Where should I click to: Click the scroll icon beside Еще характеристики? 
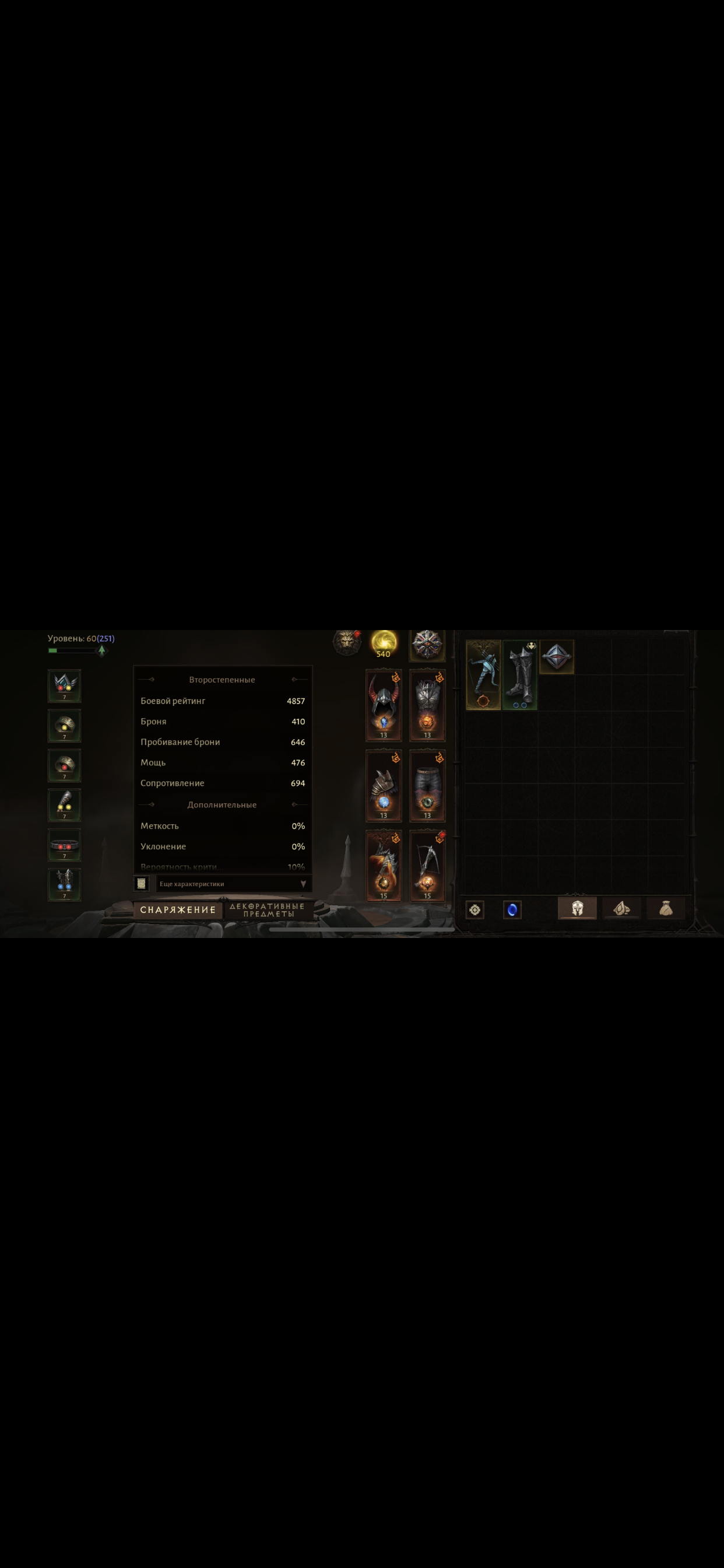(141, 883)
